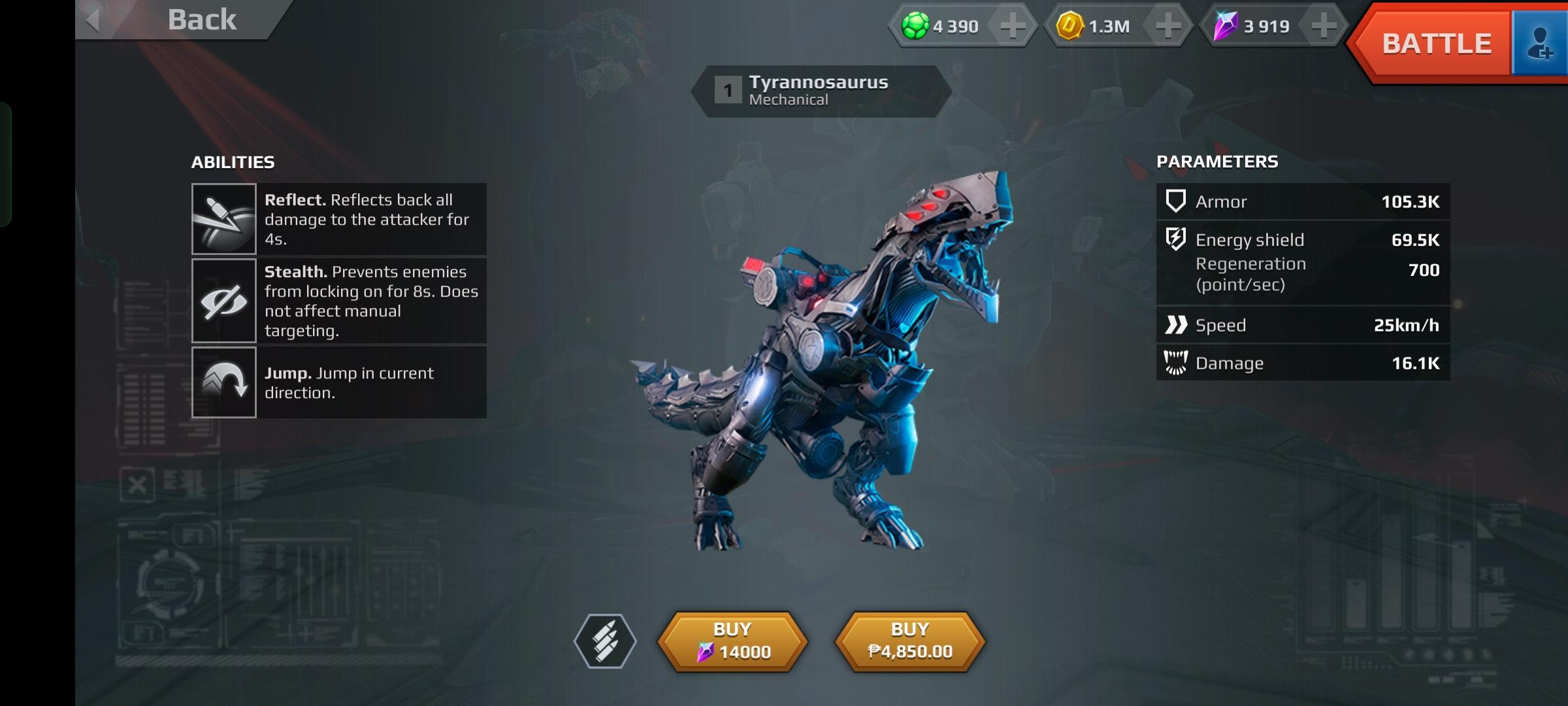The image size is (1568, 706).
Task: Add more gold coins with the plus button
Action: (x=1168, y=26)
